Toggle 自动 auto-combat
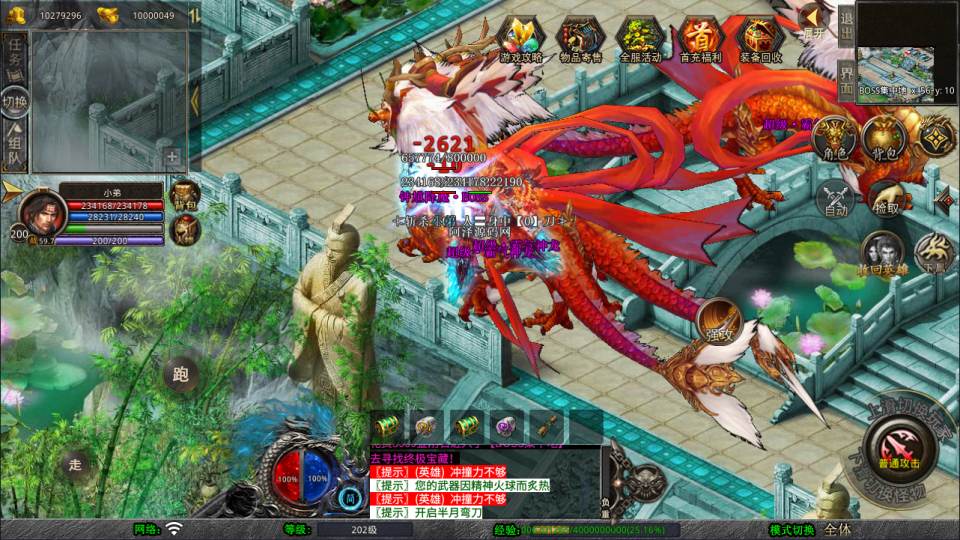 click(x=835, y=198)
